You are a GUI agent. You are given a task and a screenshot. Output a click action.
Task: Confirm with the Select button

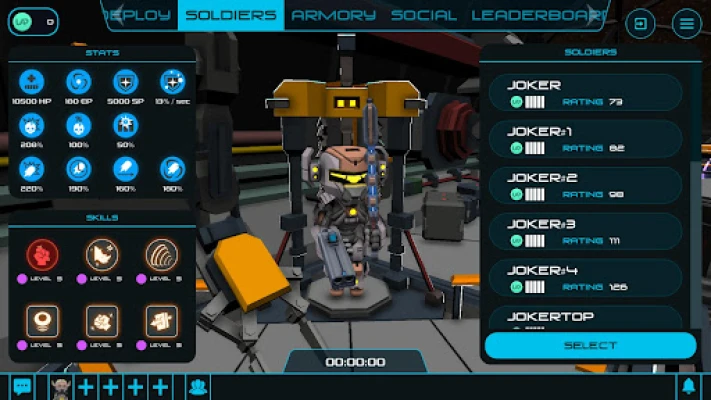590,346
